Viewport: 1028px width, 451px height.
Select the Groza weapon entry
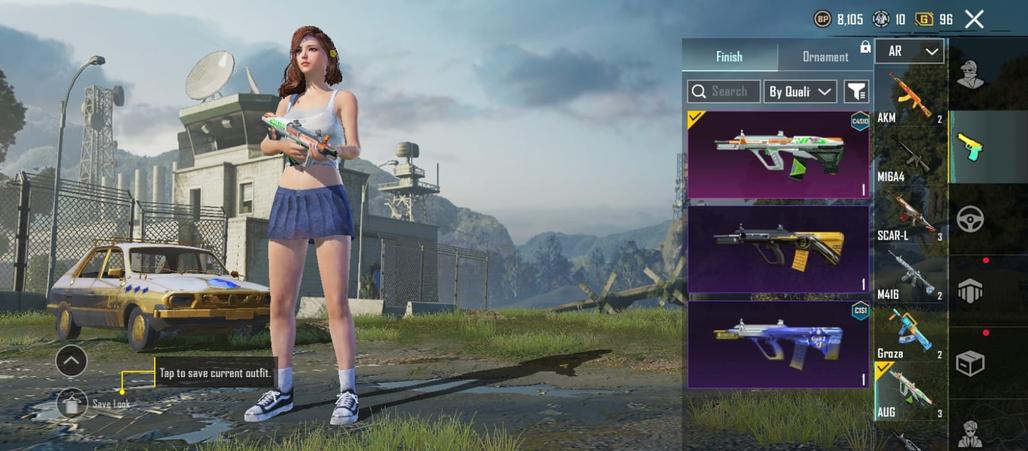pos(910,333)
